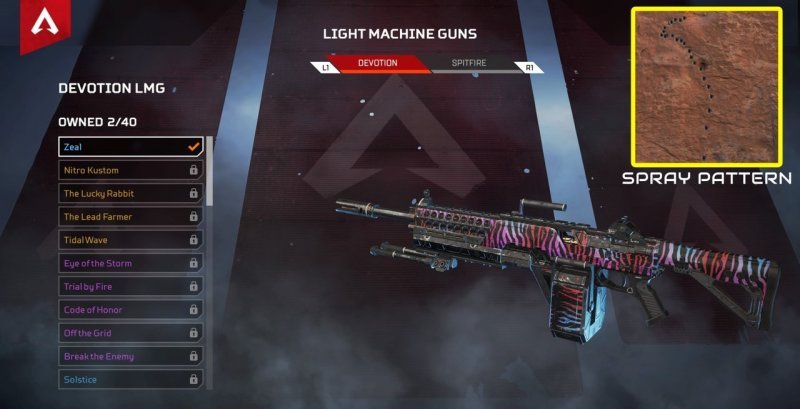Select The Lucky Rabbit skin

(130, 193)
